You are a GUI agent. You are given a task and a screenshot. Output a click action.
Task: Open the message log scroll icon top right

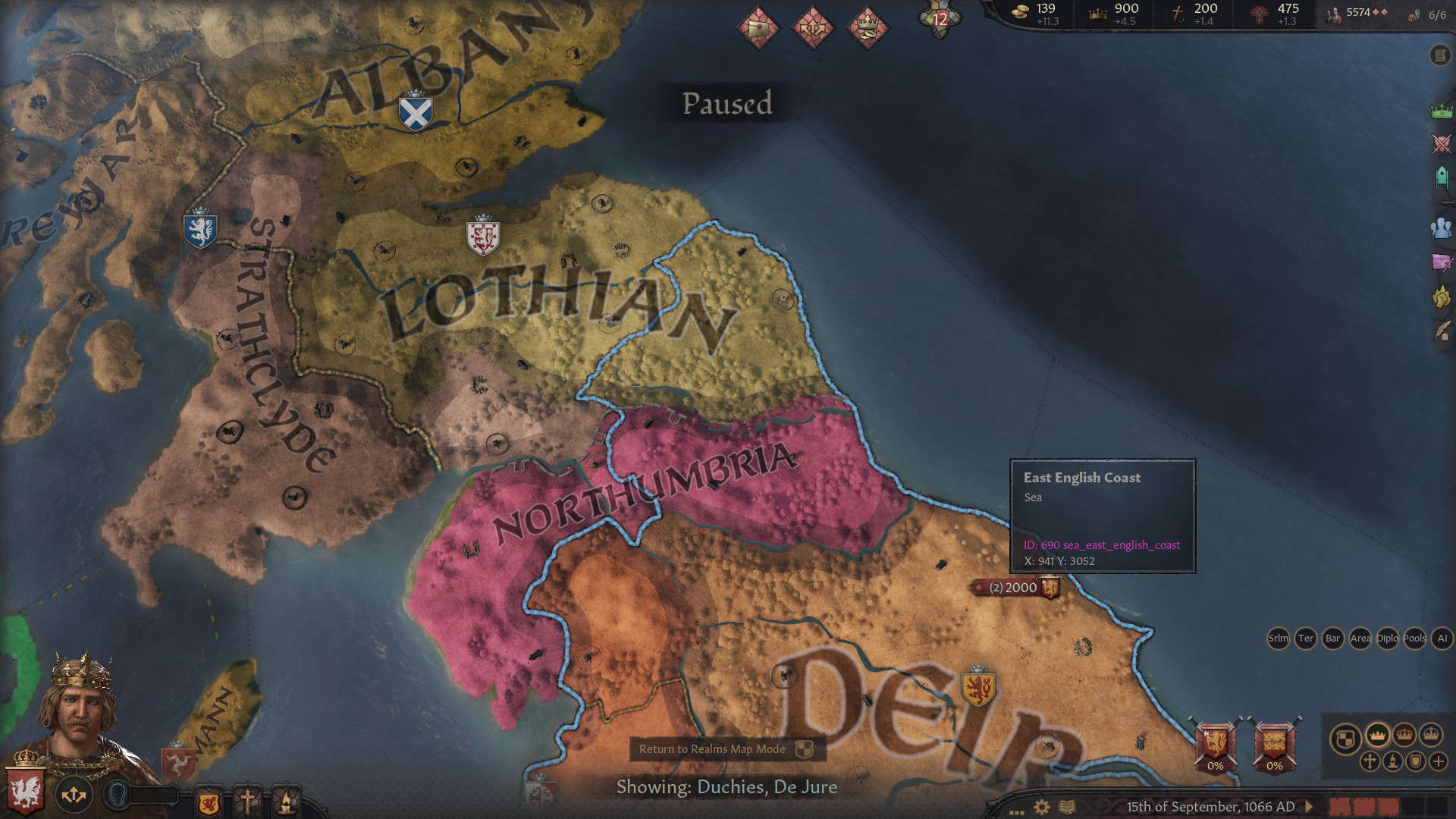[1440, 55]
